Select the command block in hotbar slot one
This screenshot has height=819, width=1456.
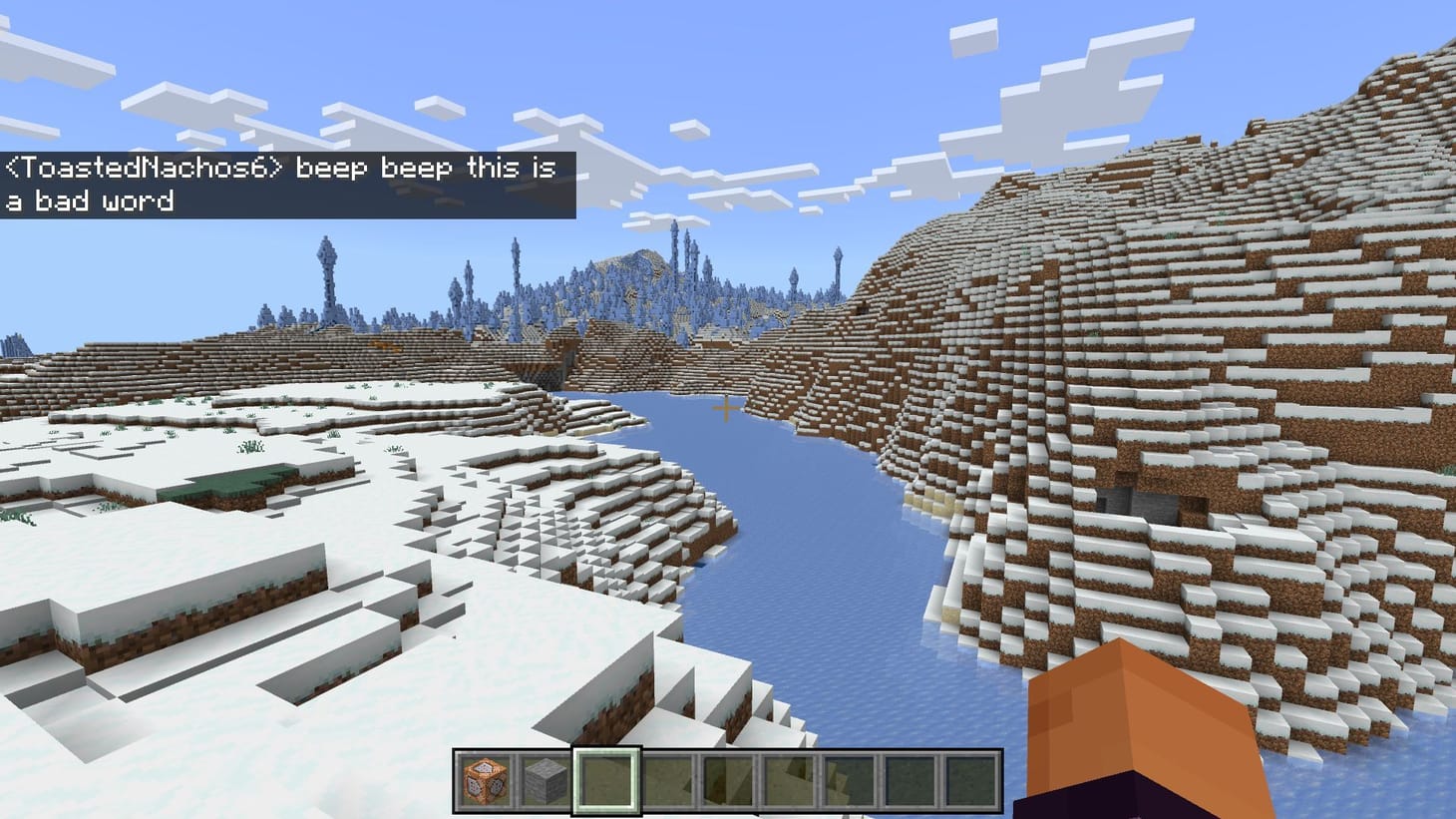tap(484, 782)
